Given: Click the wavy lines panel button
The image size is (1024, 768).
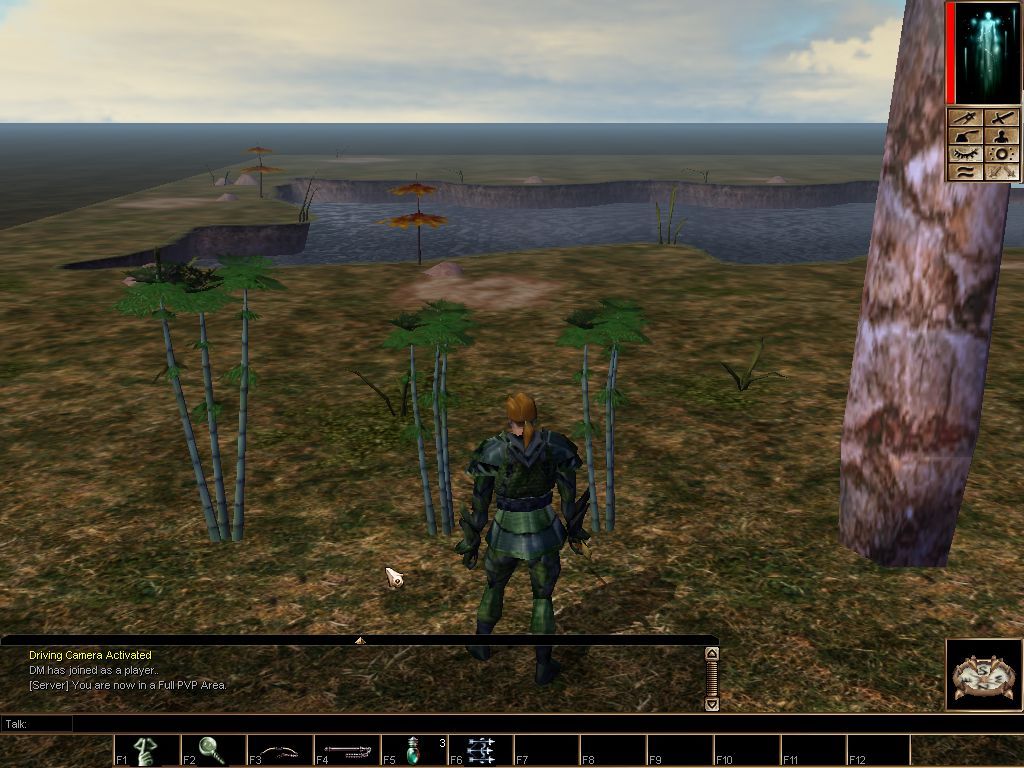Looking at the screenshot, I should click(x=966, y=172).
